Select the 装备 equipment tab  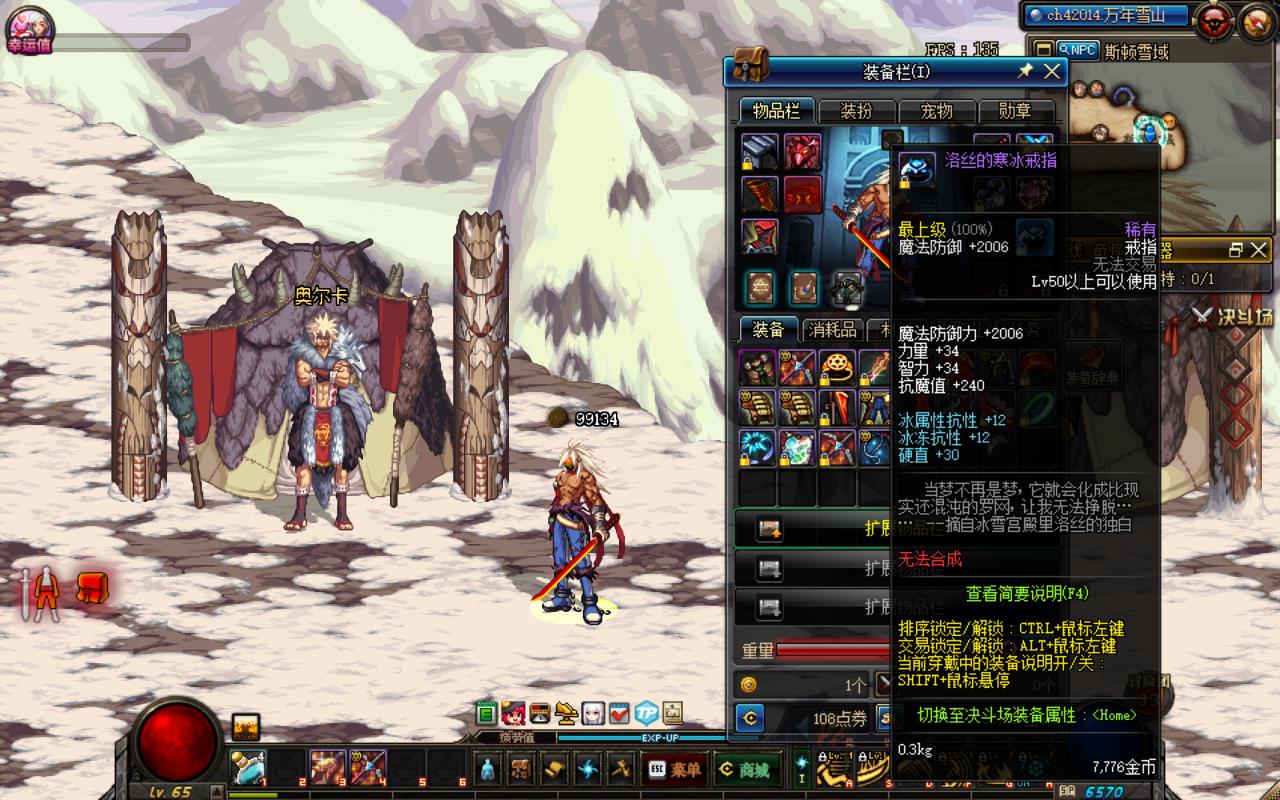point(767,330)
